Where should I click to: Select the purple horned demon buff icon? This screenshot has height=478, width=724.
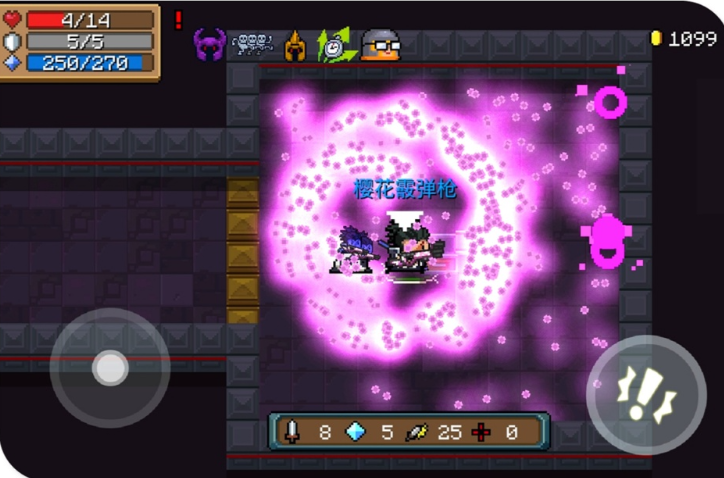click(x=210, y=44)
